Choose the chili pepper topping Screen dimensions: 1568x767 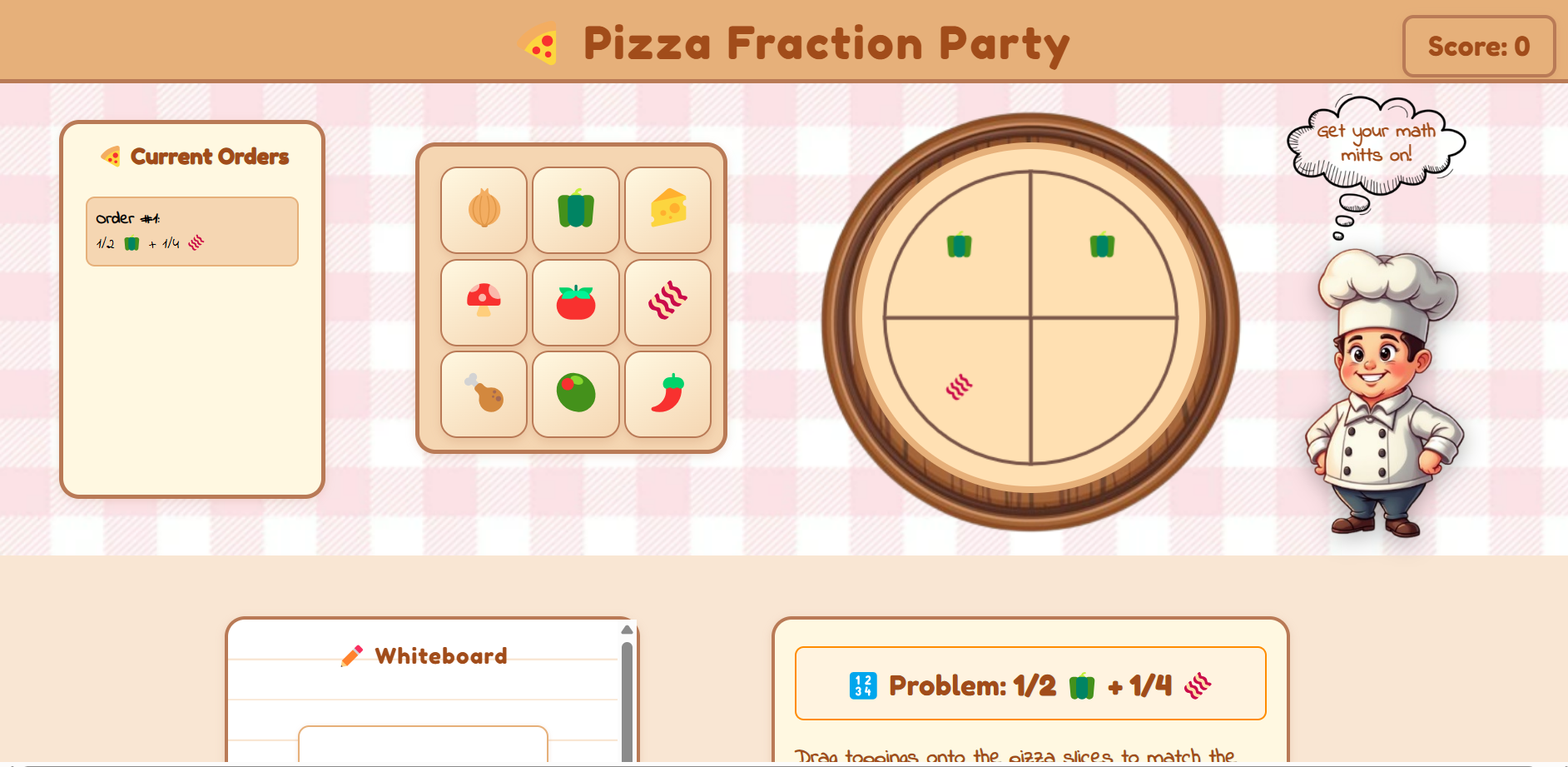coord(668,393)
